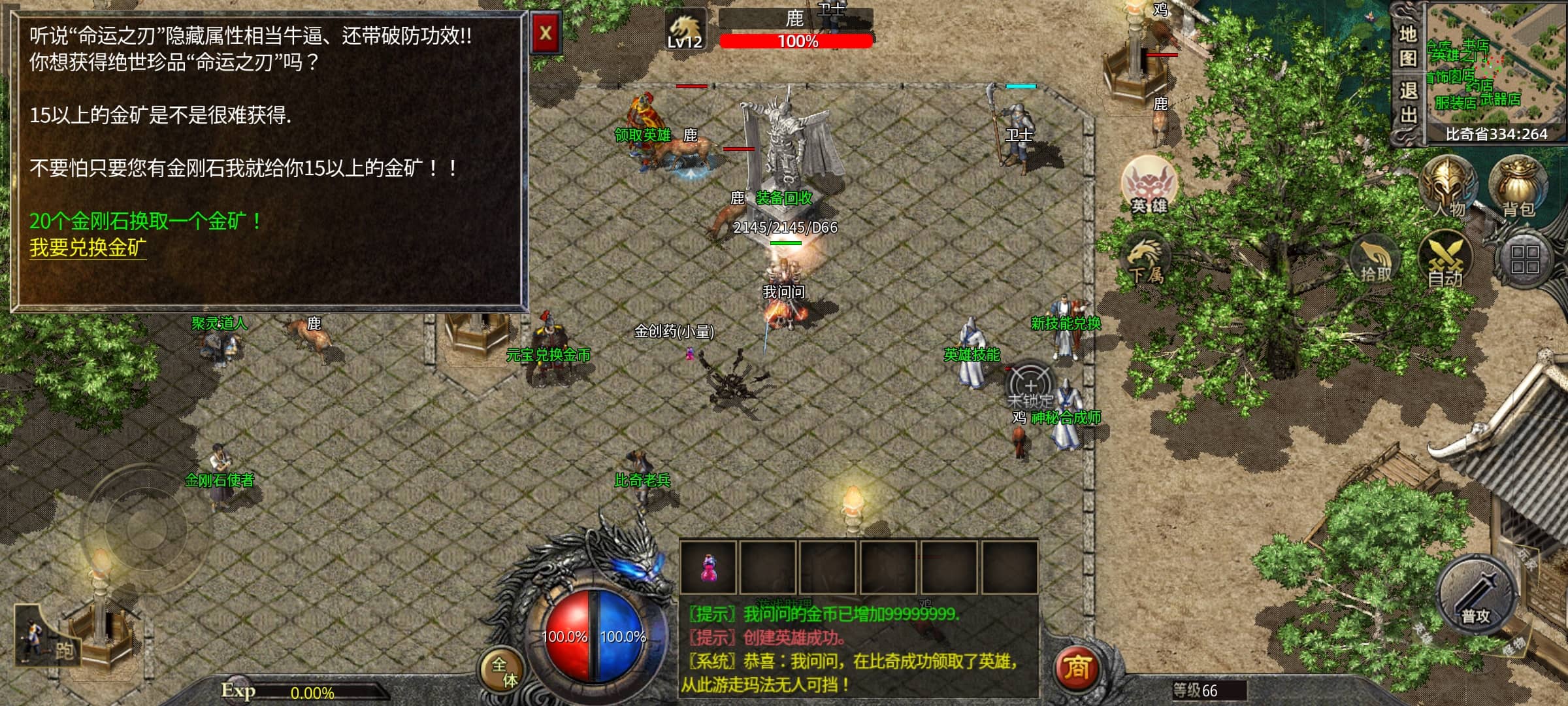Tap the 未锁定 target lock button
The image size is (1568, 706).
click(x=1030, y=386)
